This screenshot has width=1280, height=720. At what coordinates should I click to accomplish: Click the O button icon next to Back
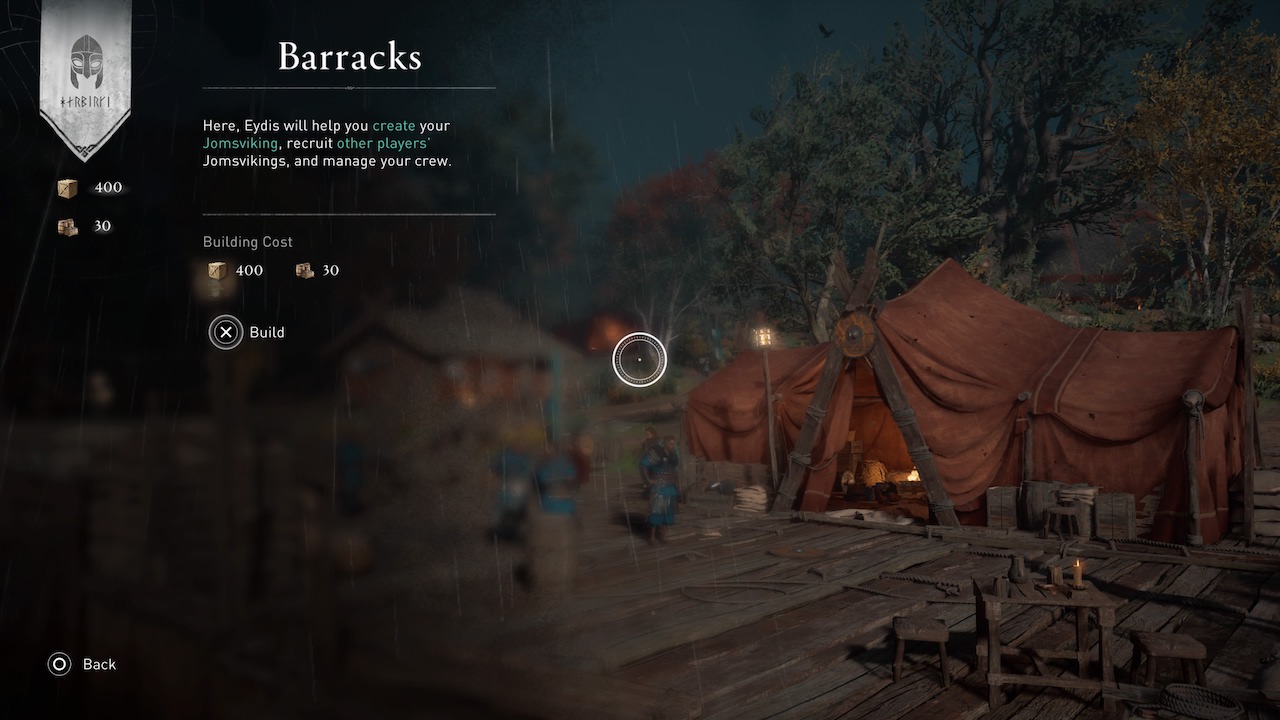(x=58, y=664)
